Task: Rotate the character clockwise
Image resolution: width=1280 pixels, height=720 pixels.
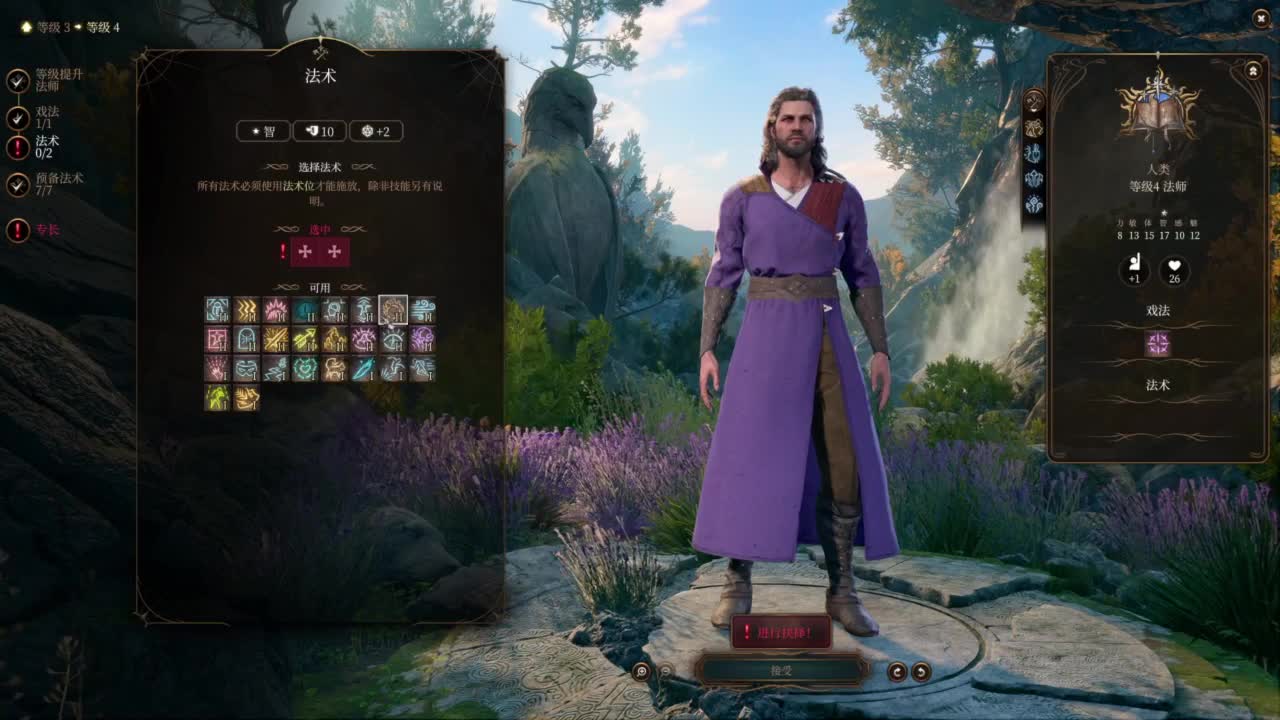Action: [x=921, y=671]
